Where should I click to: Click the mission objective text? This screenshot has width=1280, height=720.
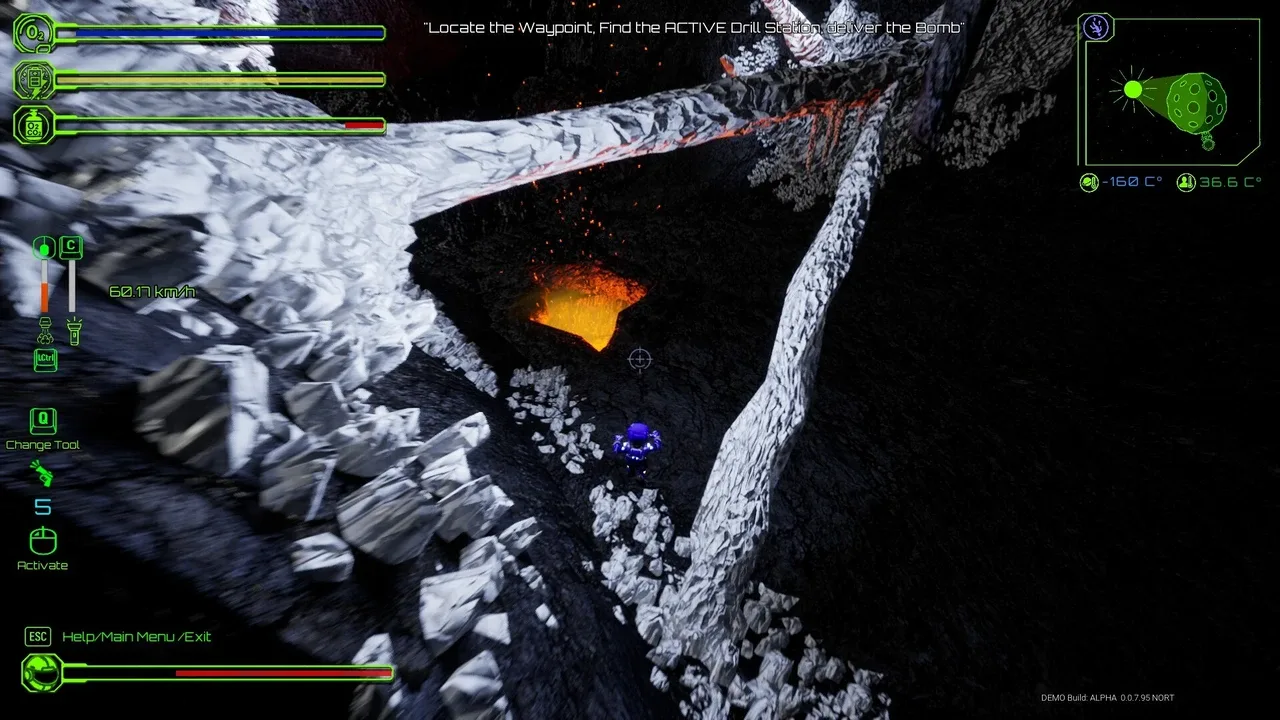pyautogui.click(x=694, y=28)
